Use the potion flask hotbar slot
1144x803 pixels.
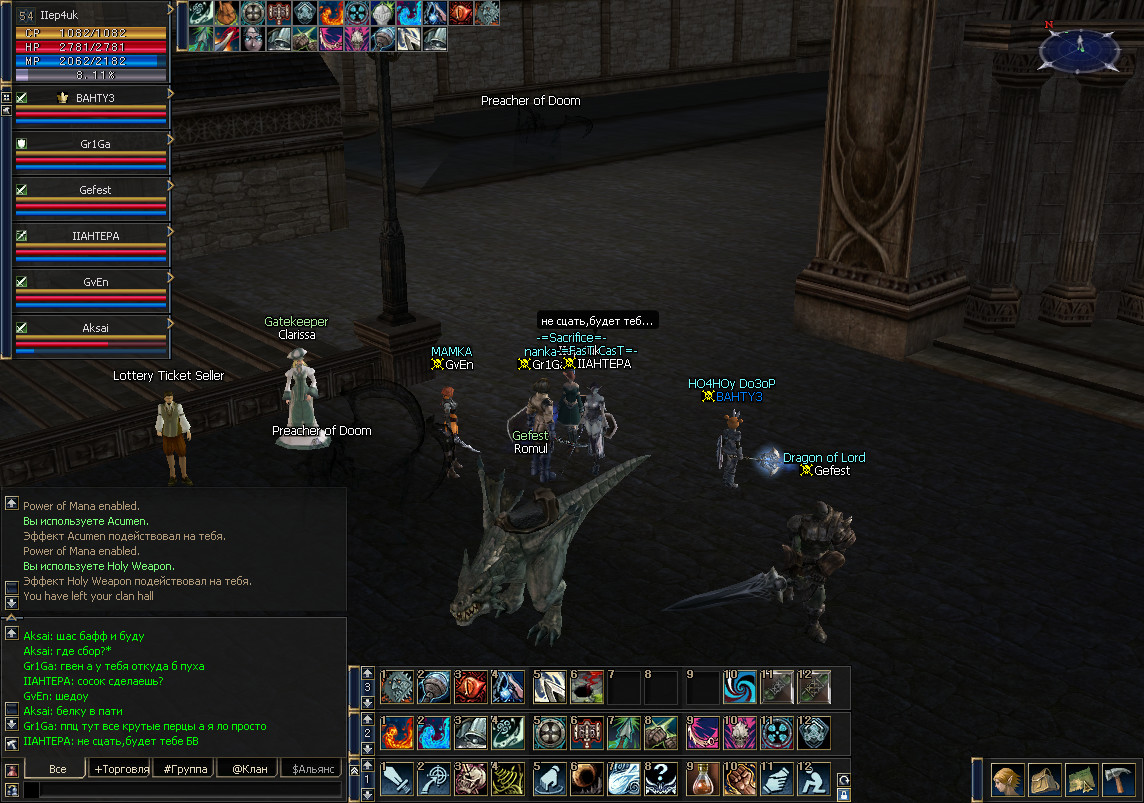pos(703,779)
